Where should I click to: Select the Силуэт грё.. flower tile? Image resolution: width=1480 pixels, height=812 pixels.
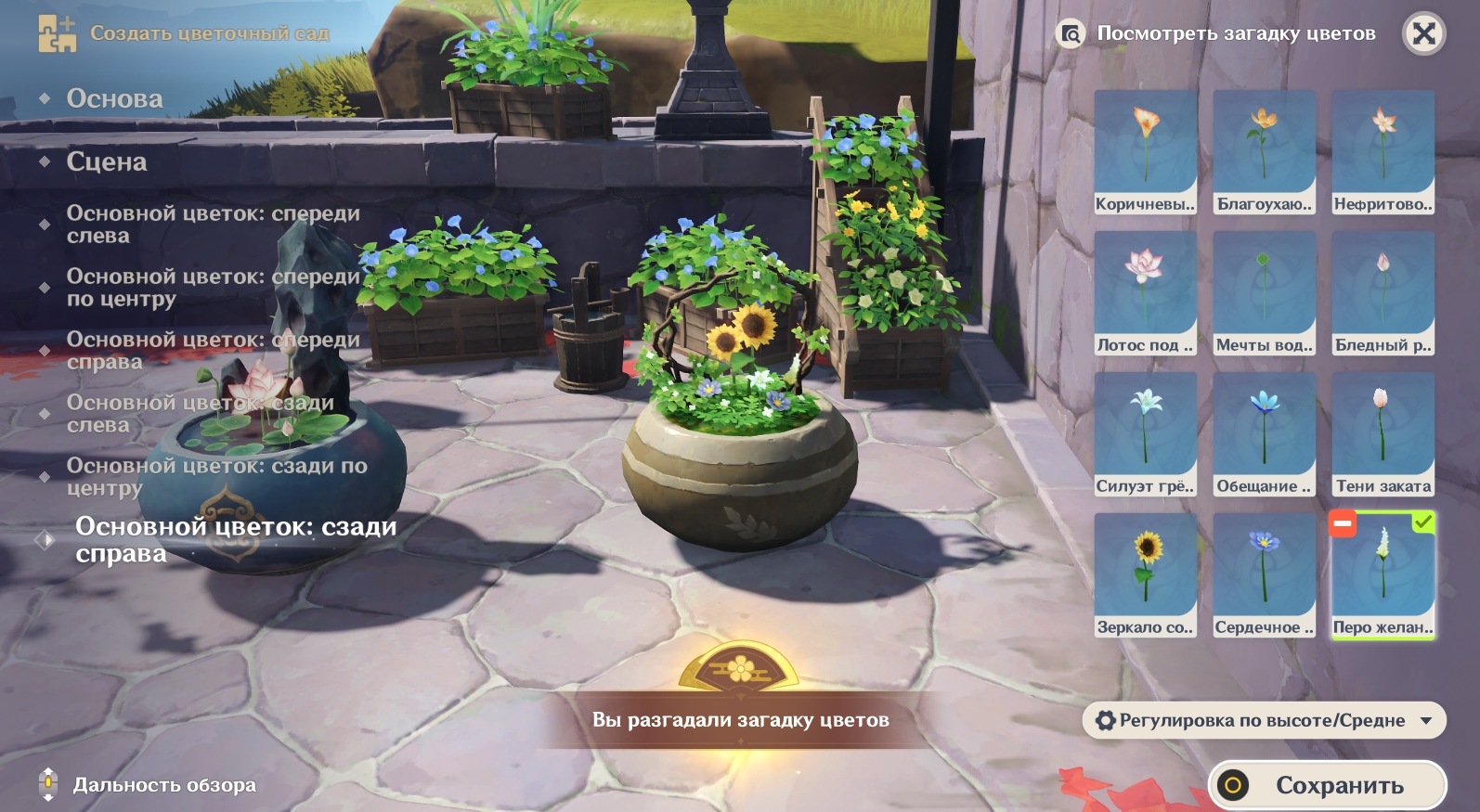tap(1145, 434)
